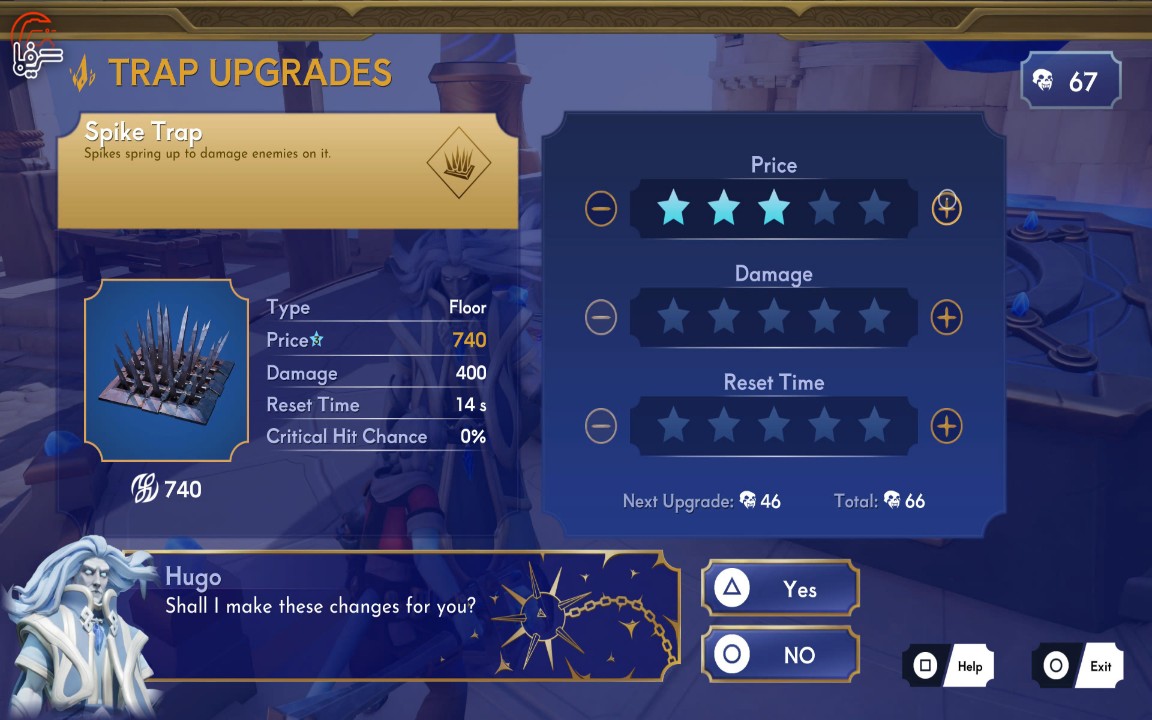Decrease the Damage upgrade level
This screenshot has width=1152, height=720.
(x=601, y=318)
